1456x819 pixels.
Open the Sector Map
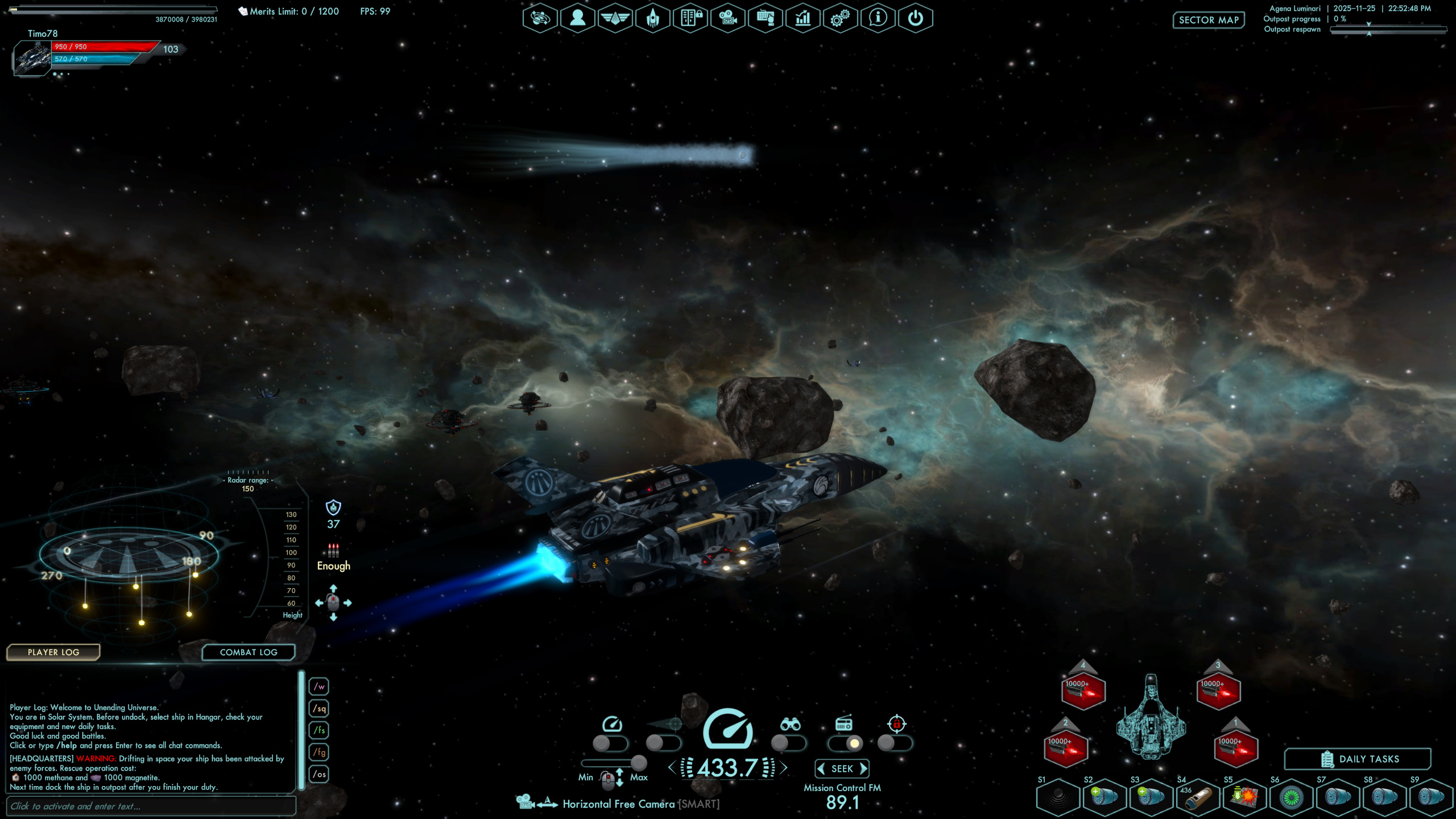(1208, 20)
